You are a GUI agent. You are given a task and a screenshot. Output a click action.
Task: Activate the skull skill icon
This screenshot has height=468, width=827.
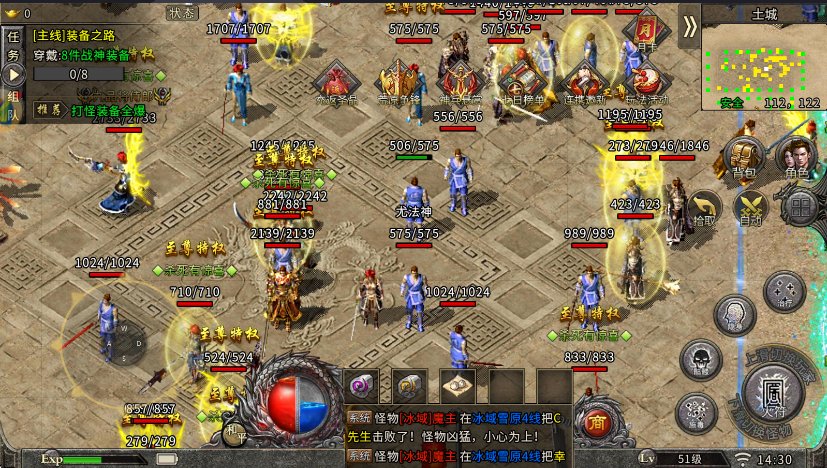coord(699,360)
